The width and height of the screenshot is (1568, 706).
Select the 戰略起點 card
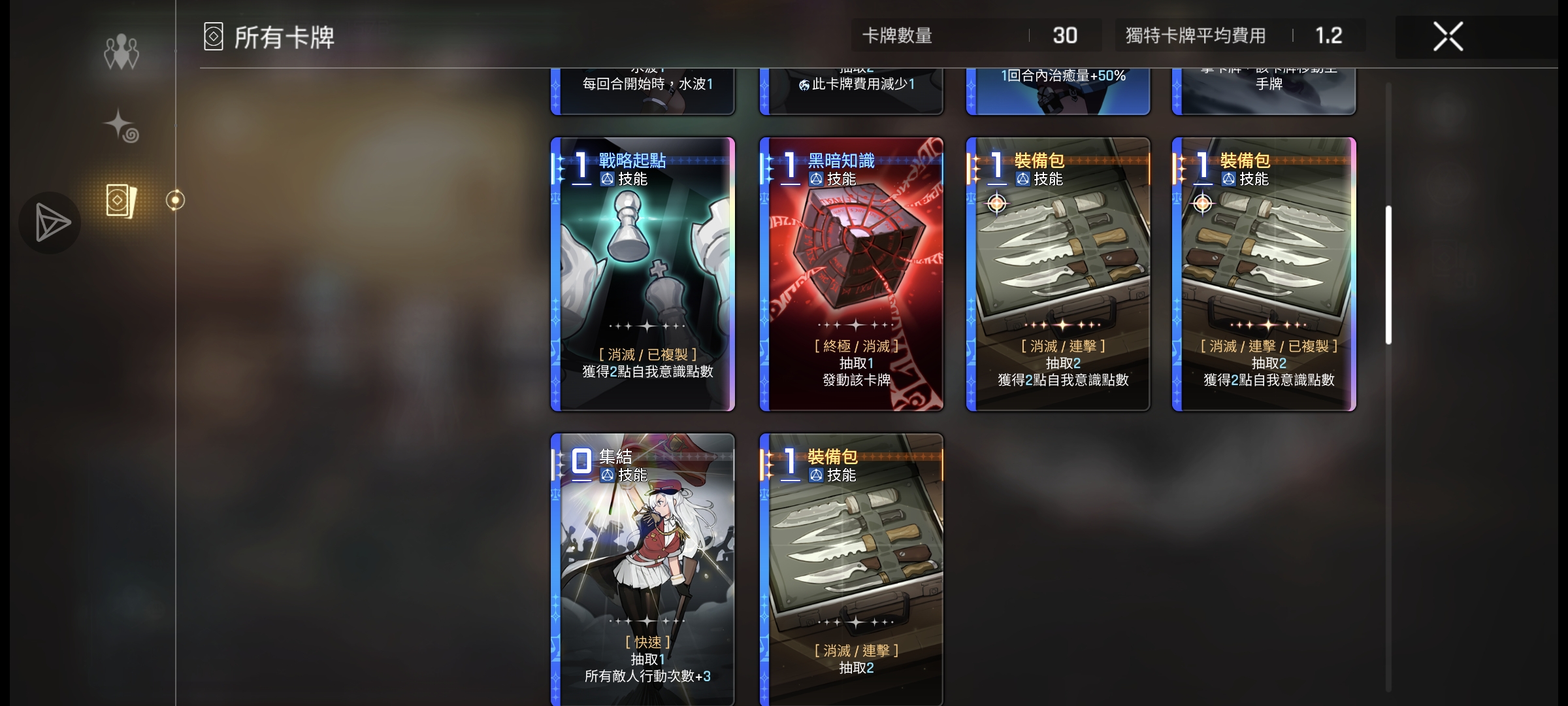642,275
